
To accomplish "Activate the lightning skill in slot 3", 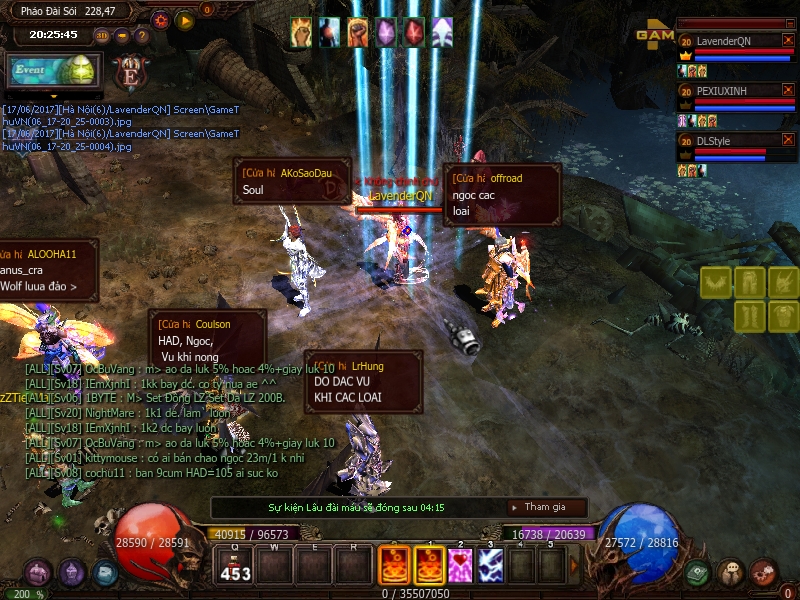I will tap(490, 565).
